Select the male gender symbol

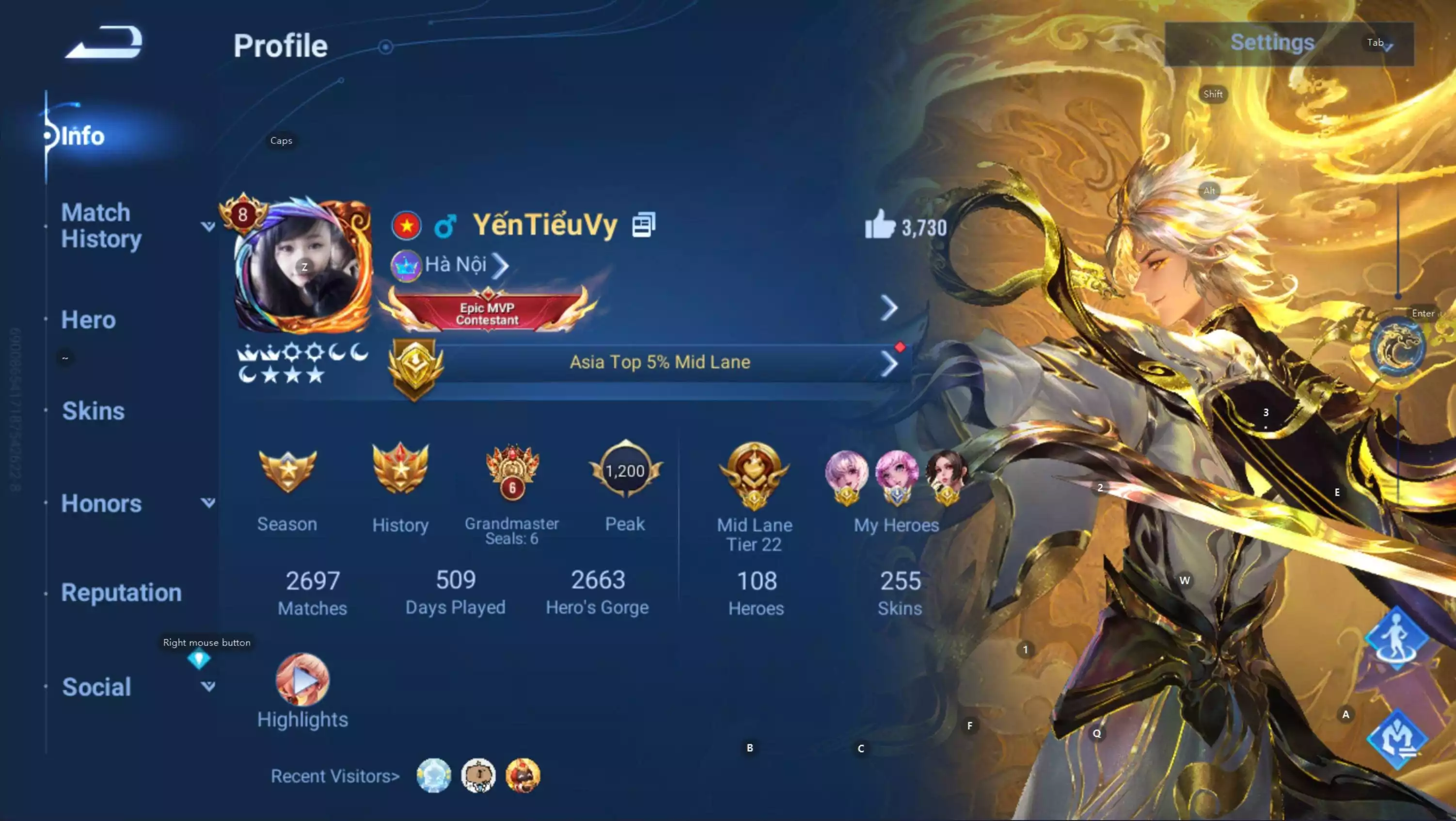(445, 225)
